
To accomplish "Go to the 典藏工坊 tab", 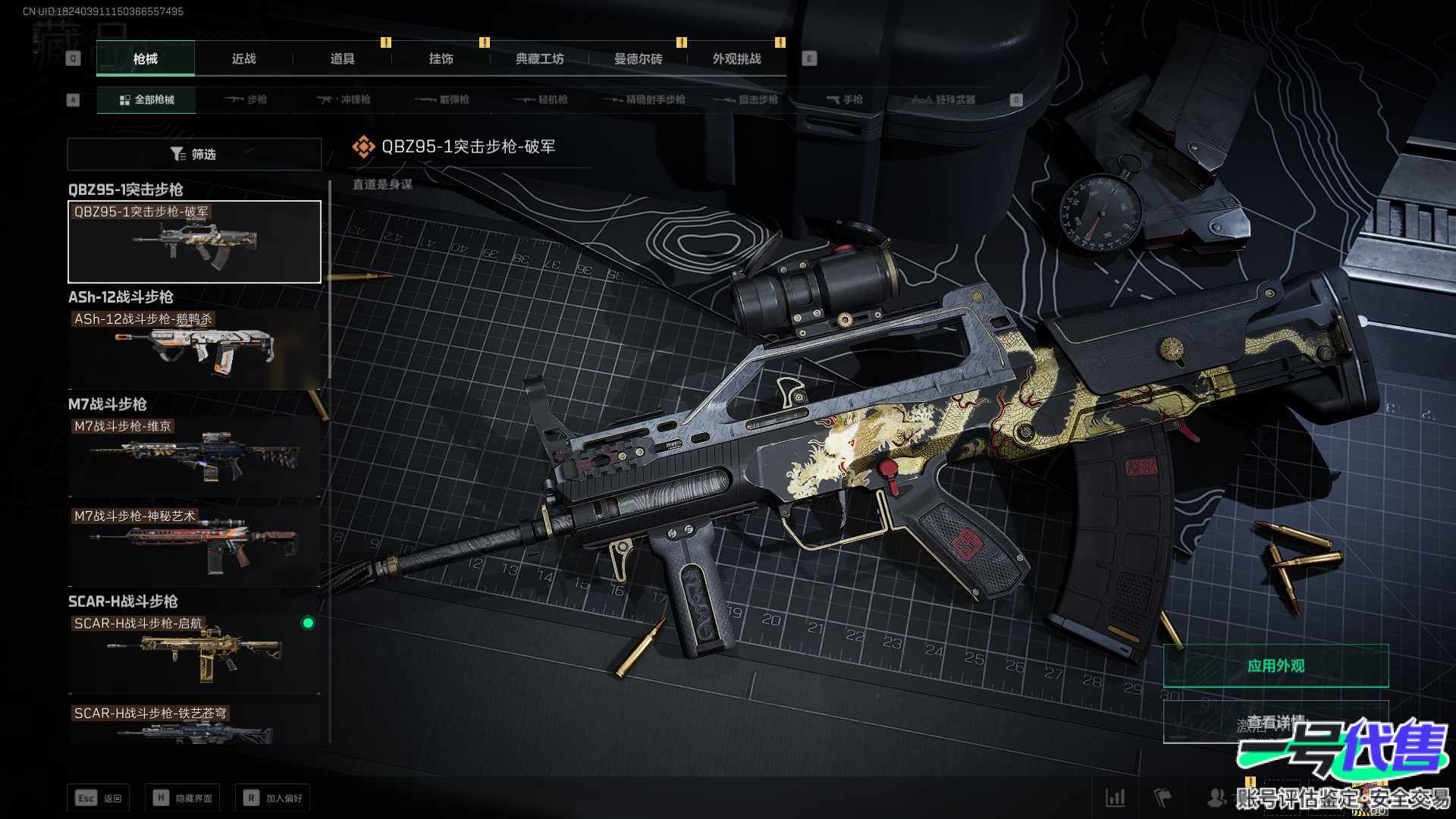I will pos(539,59).
